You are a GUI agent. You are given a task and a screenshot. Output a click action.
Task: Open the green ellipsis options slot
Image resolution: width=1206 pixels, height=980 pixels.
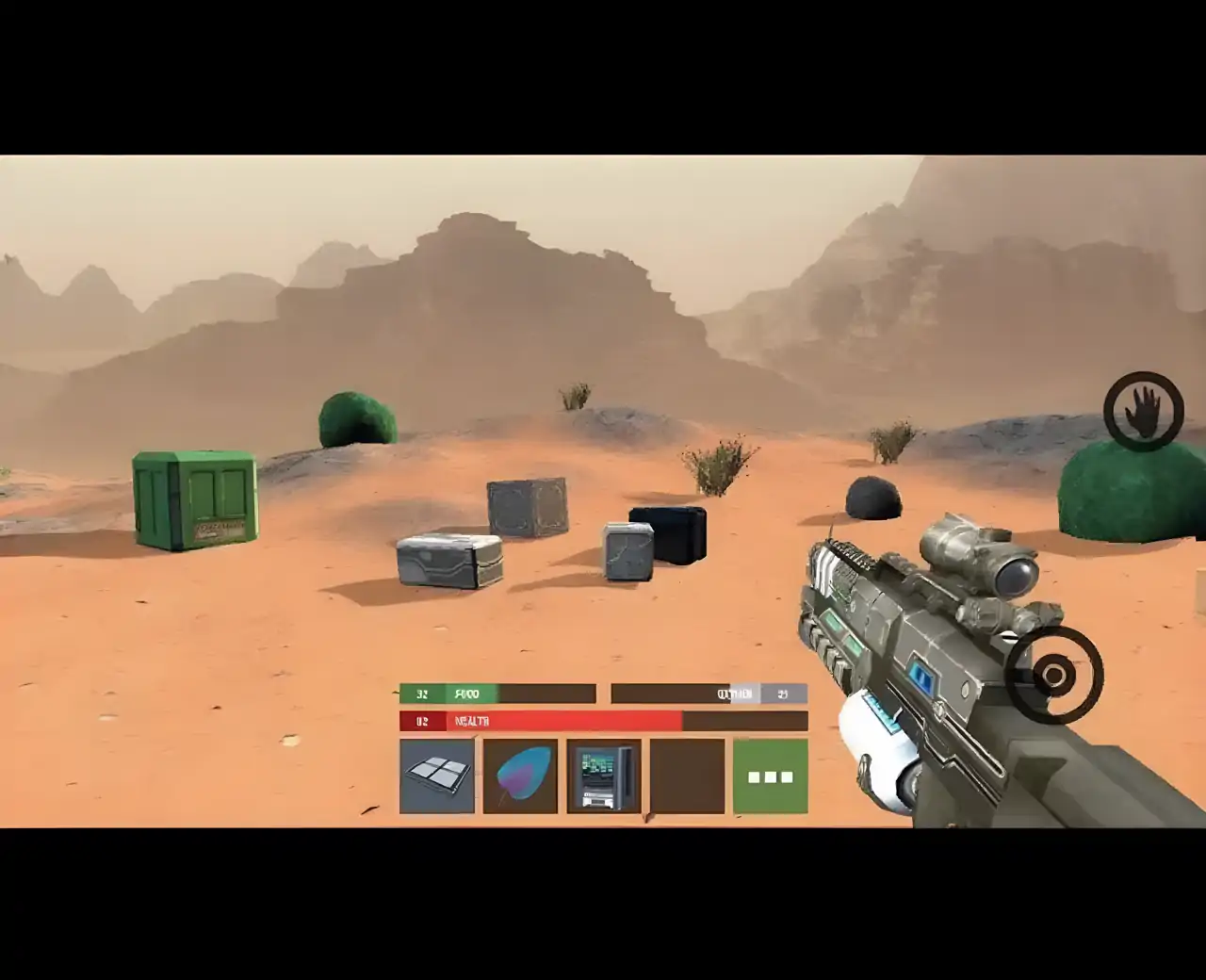click(x=769, y=775)
